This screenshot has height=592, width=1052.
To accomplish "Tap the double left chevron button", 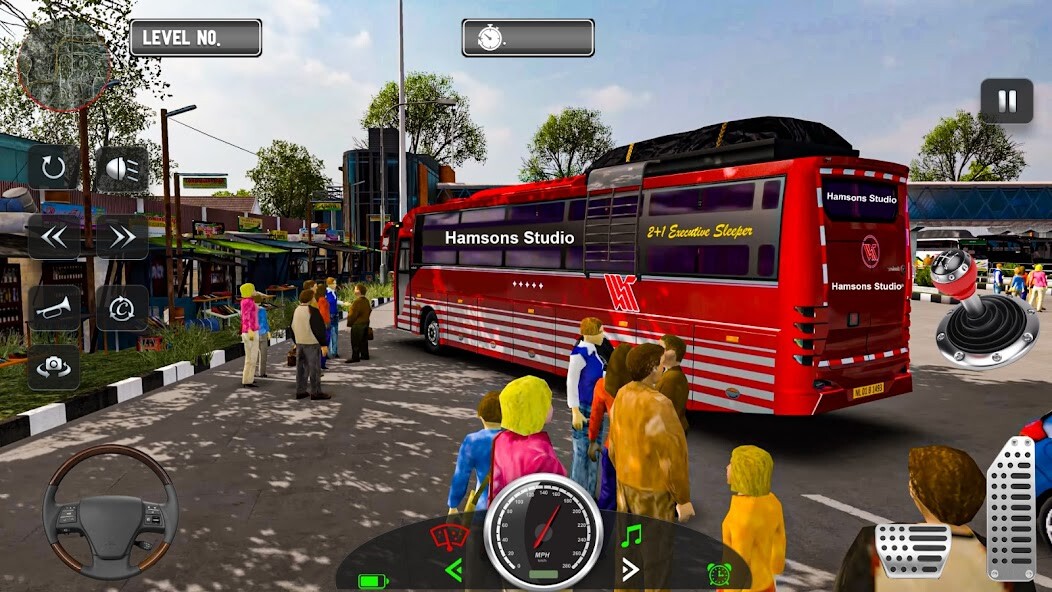I will pyautogui.click(x=54, y=237).
